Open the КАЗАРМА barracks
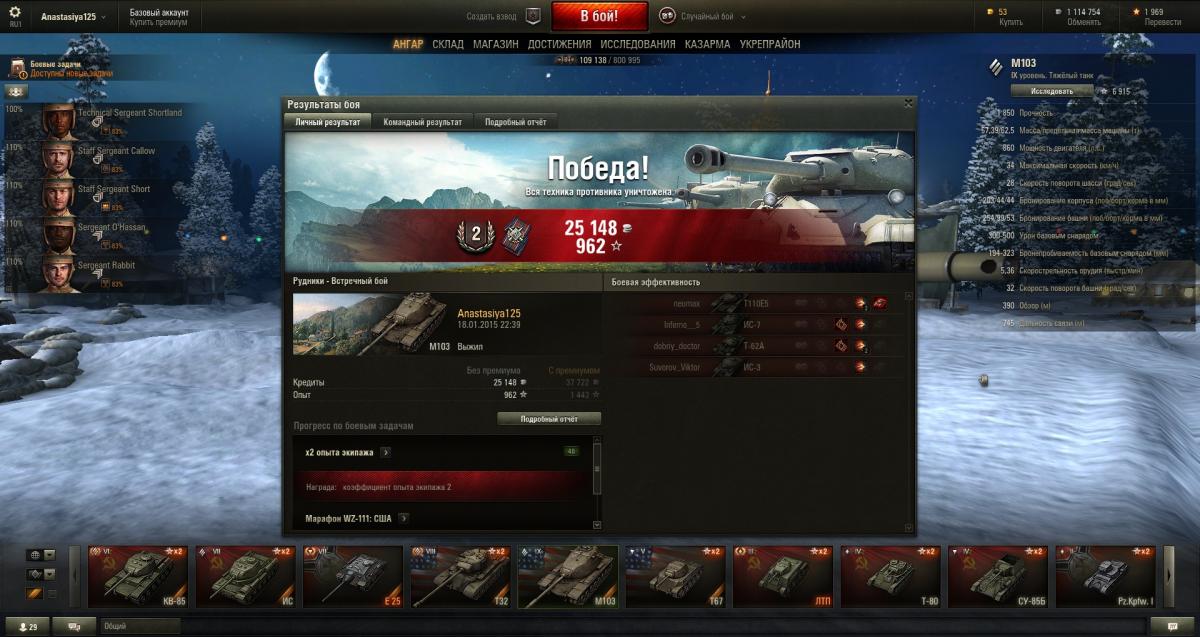 point(707,44)
